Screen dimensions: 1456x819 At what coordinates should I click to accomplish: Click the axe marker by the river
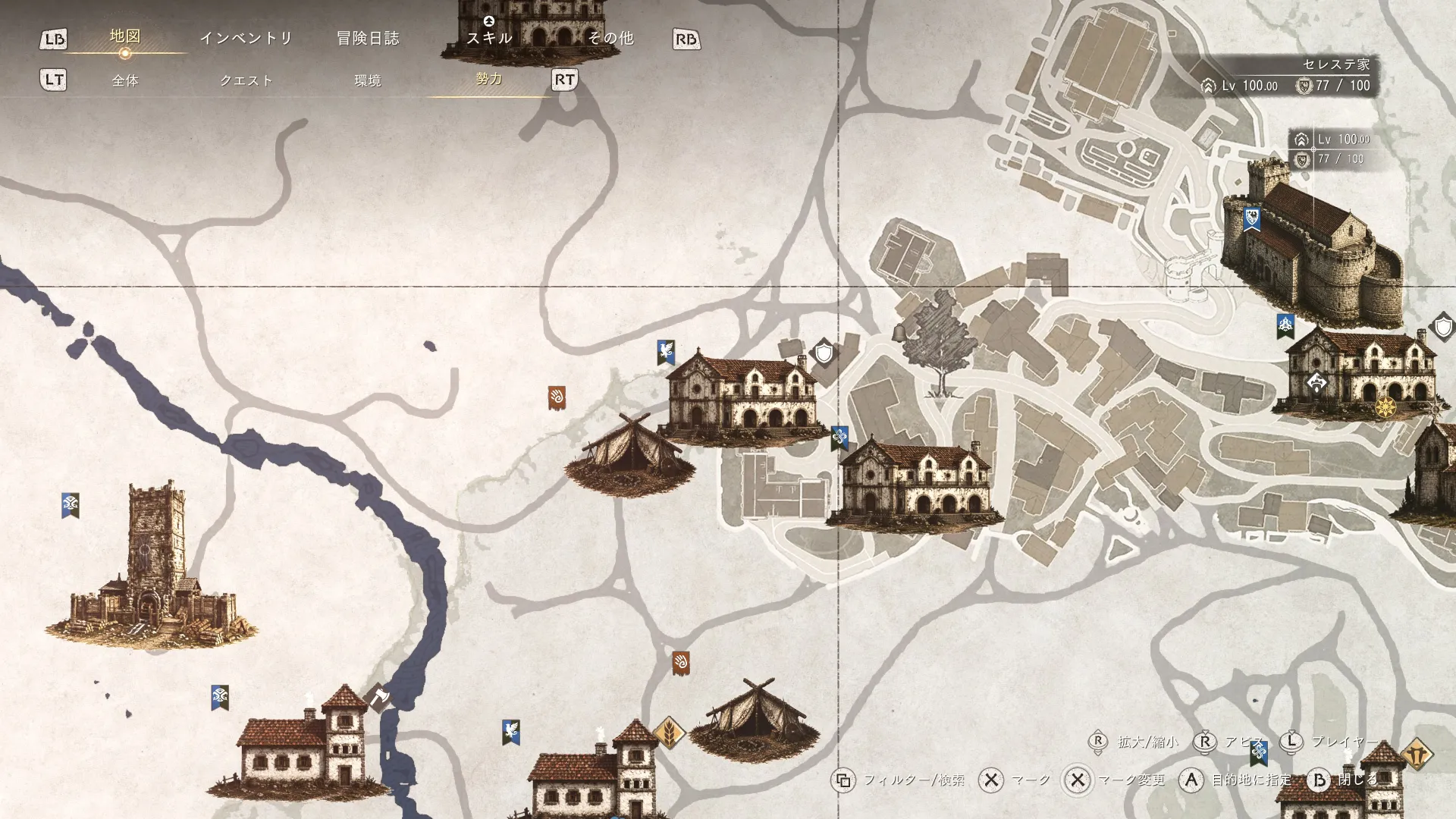click(x=378, y=696)
